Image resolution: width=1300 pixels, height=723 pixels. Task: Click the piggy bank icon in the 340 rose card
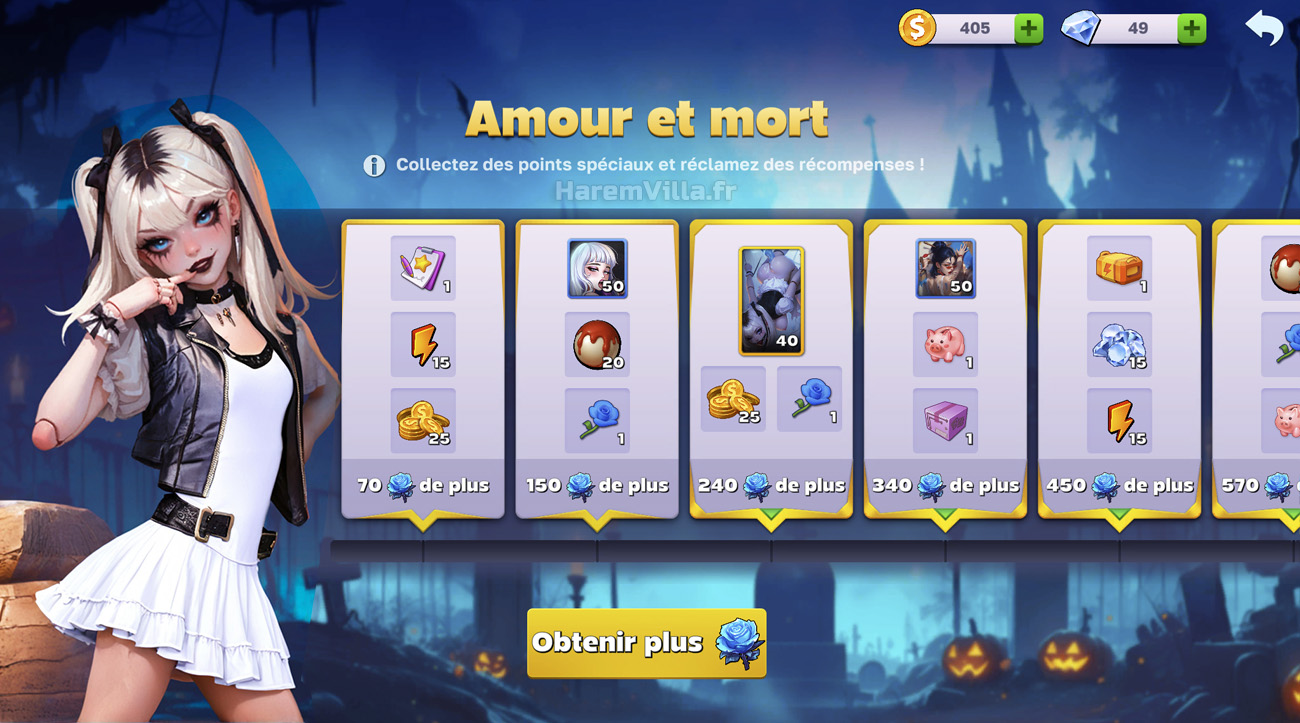point(945,341)
